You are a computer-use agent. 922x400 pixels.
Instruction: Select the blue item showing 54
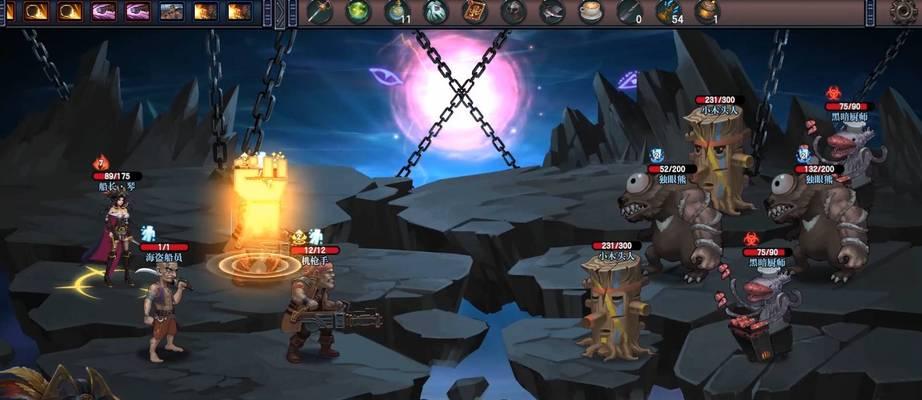pyautogui.click(x=669, y=11)
